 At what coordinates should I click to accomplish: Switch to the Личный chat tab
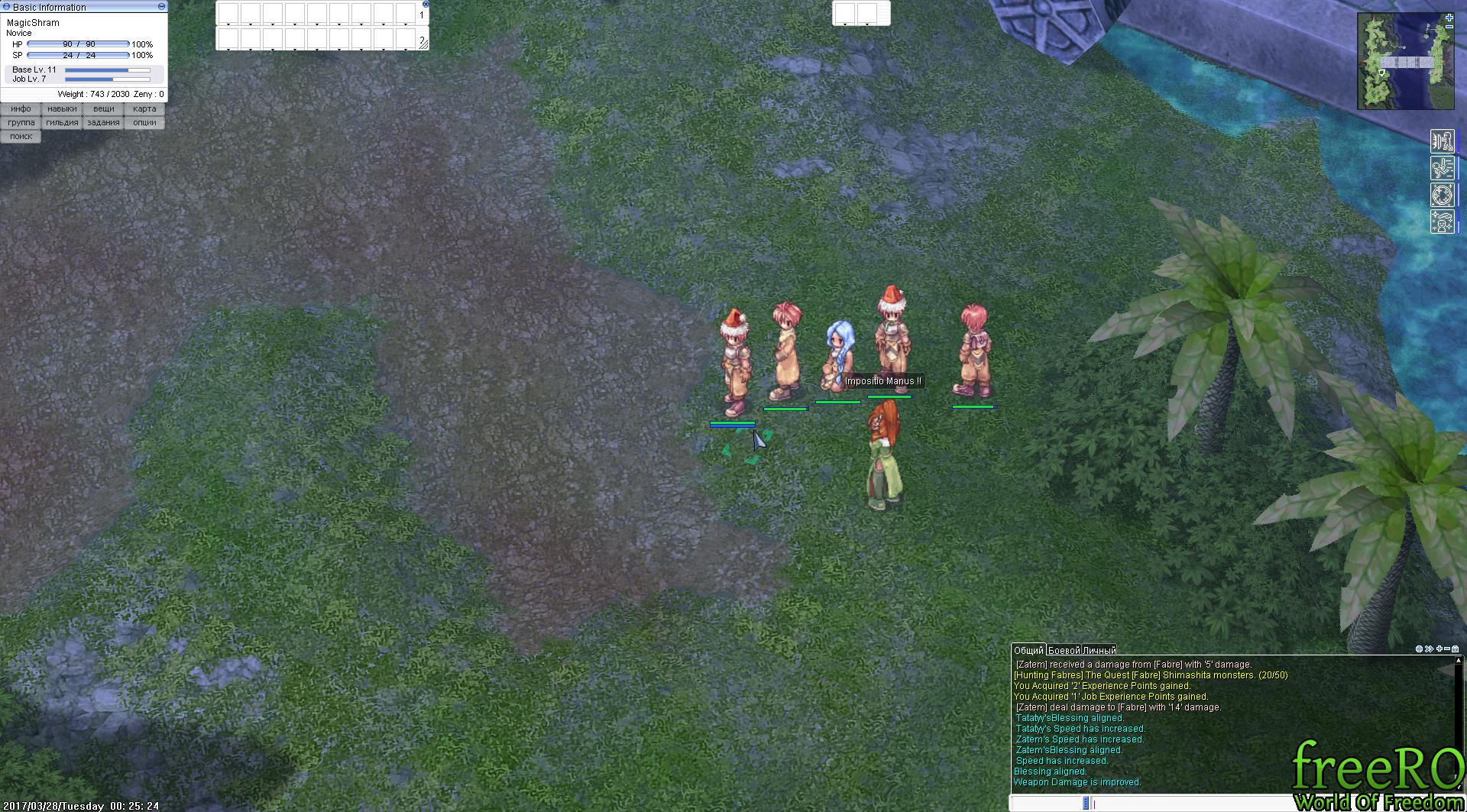point(1099,650)
